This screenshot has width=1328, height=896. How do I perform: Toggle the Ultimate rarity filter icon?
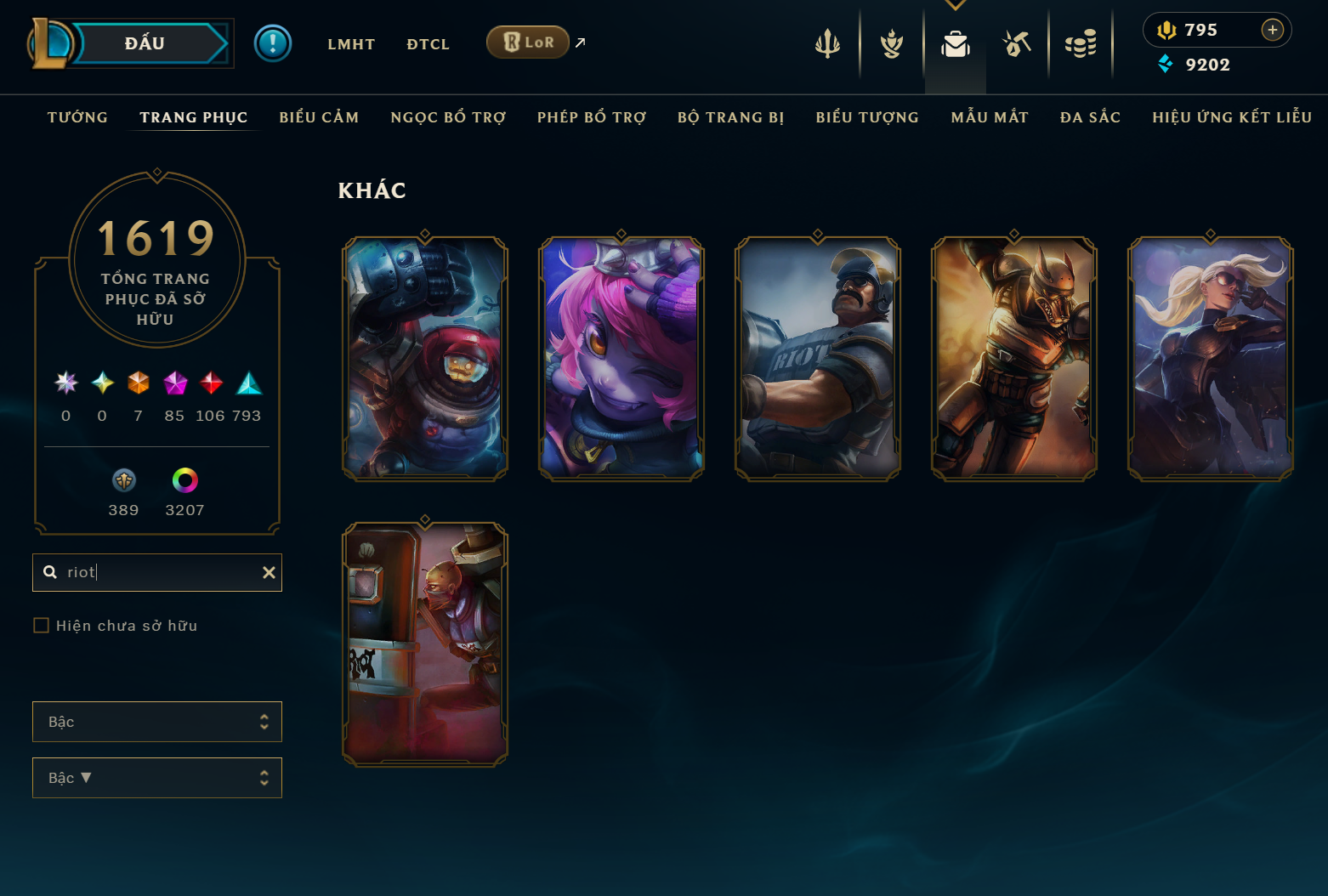pyautogui.click(x=65, y=383)
